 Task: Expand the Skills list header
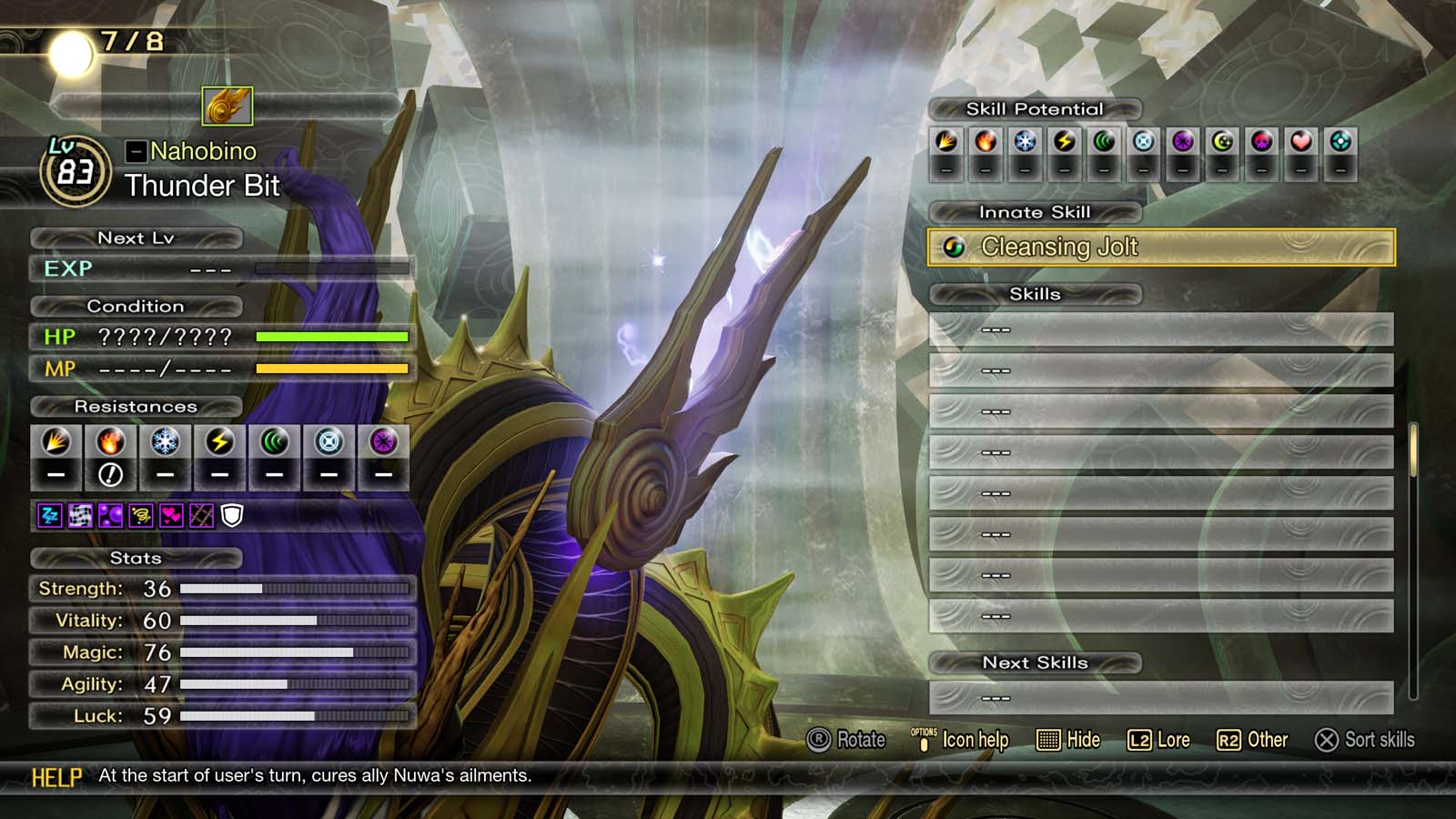coord(1035,293)
